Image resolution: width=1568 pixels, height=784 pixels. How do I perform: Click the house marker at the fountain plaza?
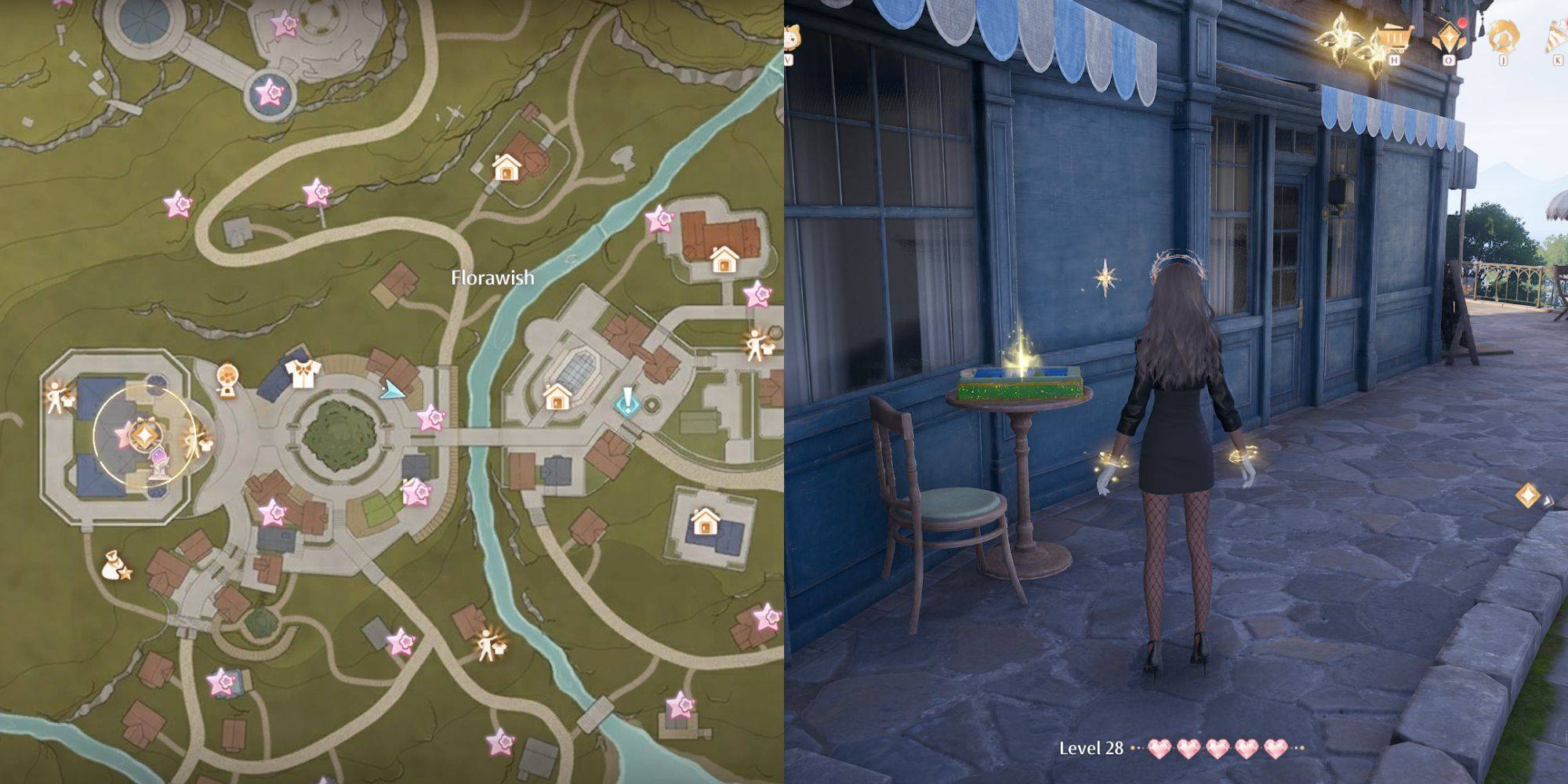click(557, 397)
